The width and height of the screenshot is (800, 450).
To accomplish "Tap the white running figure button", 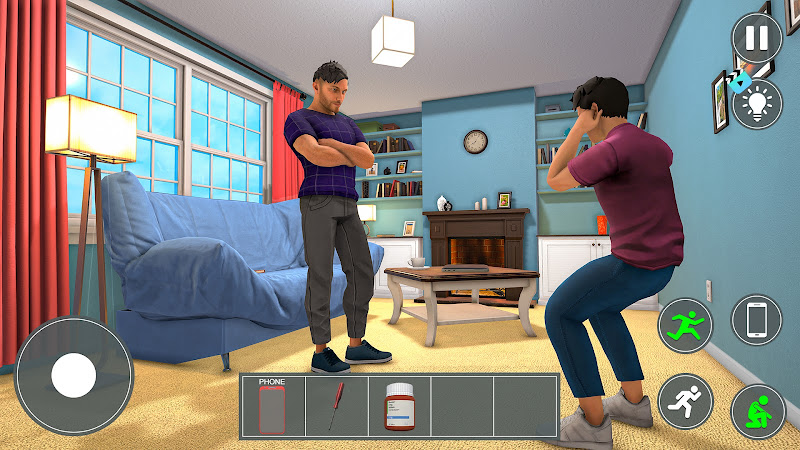I will [685, 399].
